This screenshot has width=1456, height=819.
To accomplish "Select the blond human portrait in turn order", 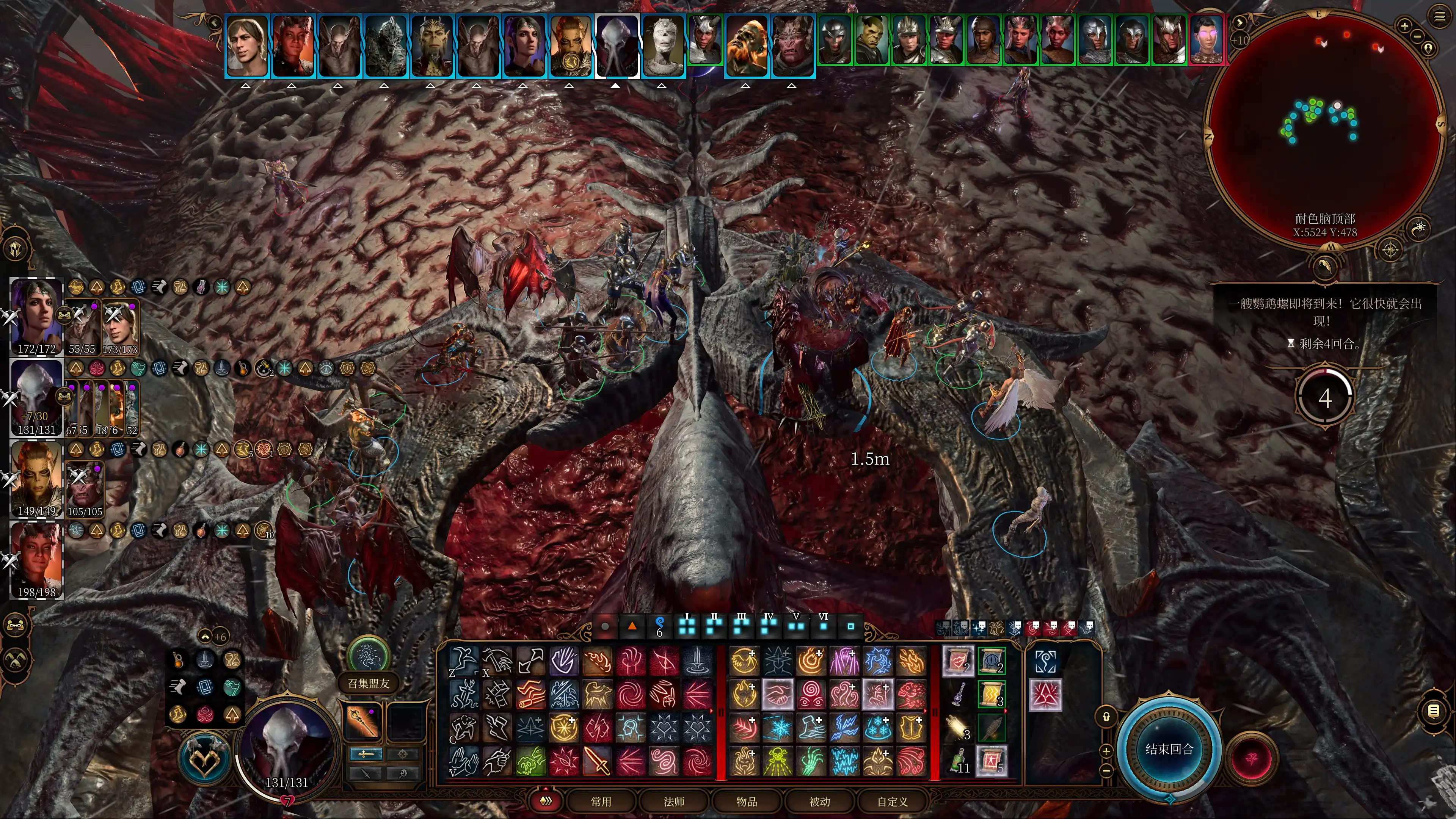I will [x=247, y=45].
